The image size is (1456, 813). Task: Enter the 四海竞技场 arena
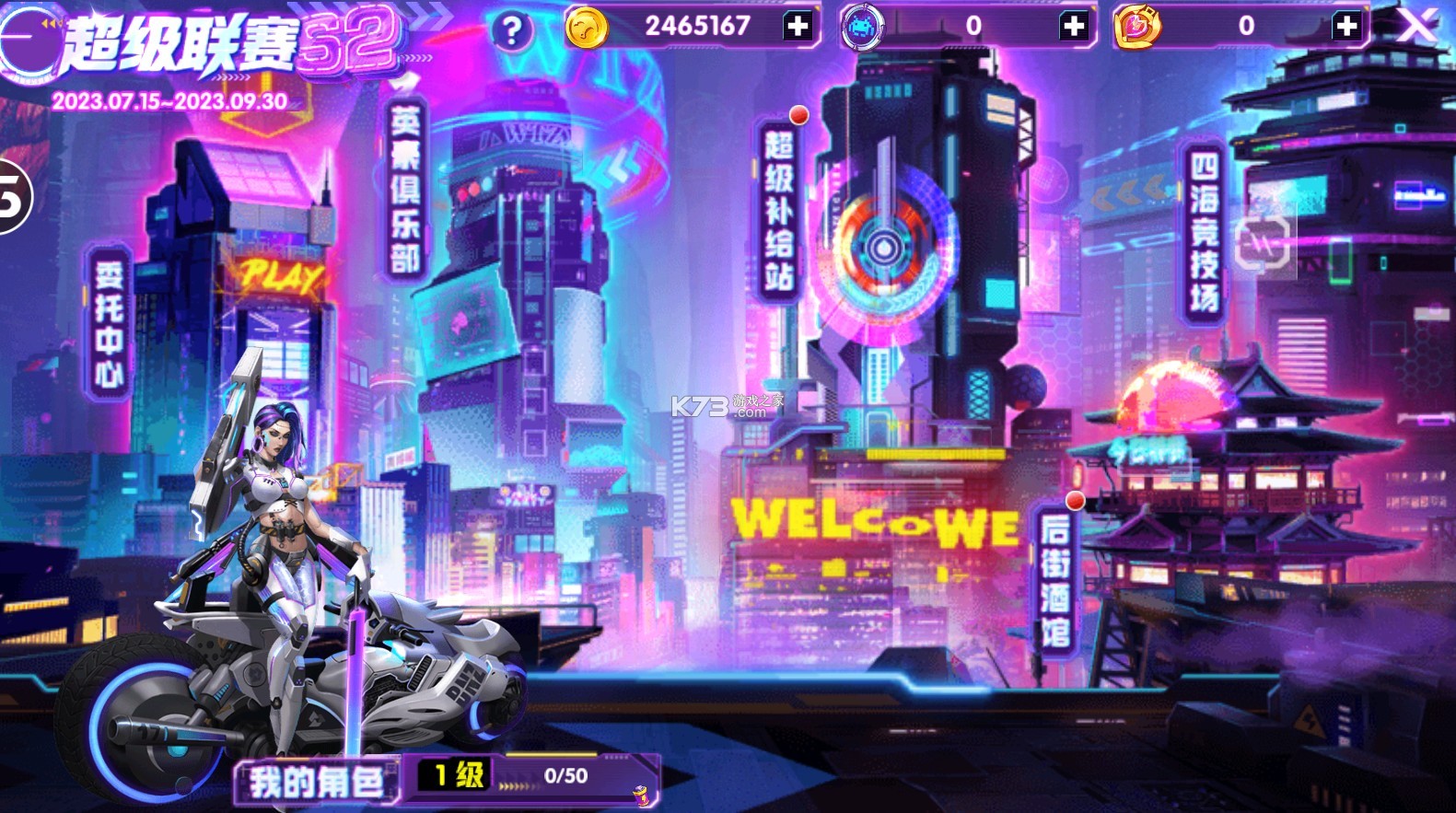click(1204, 232)
